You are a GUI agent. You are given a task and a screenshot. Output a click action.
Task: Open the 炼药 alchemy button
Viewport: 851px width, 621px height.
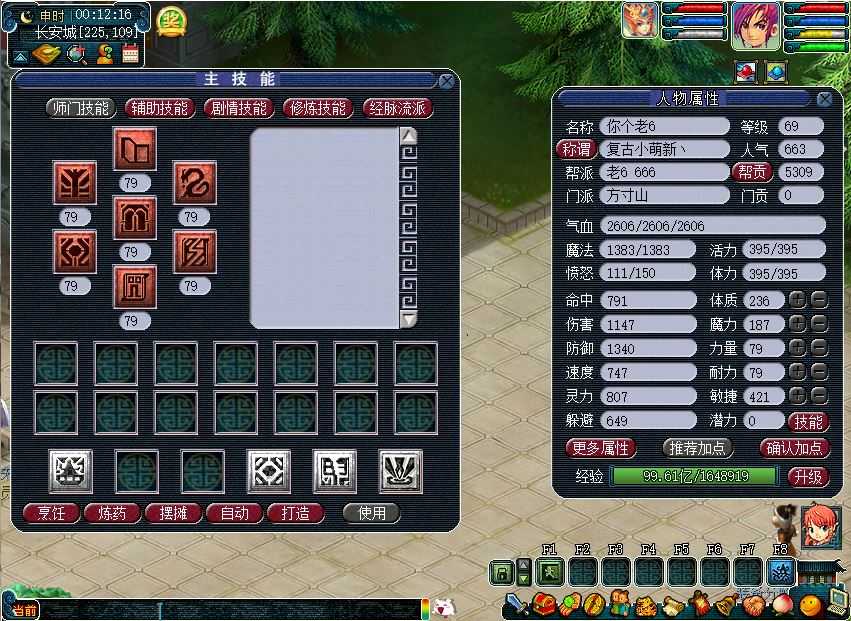pos(112,513)
